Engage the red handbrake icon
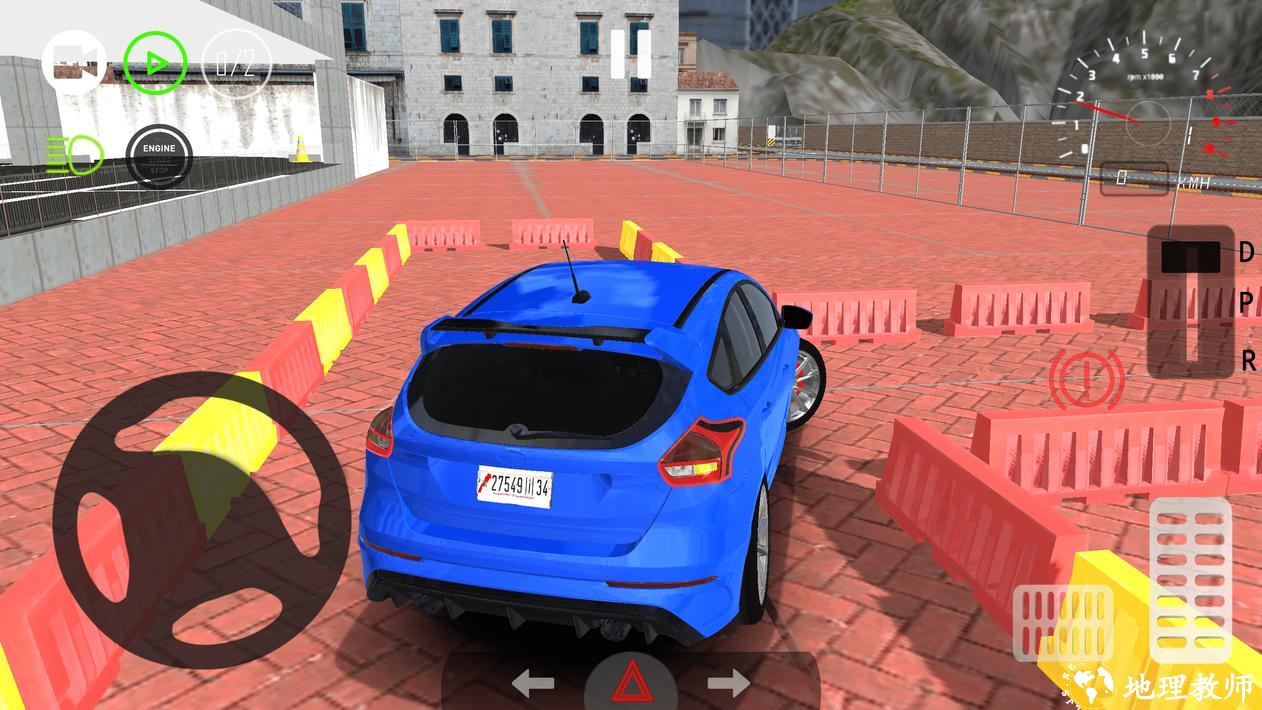The height and width of the screenshot is (710, 1262). 1086,380
